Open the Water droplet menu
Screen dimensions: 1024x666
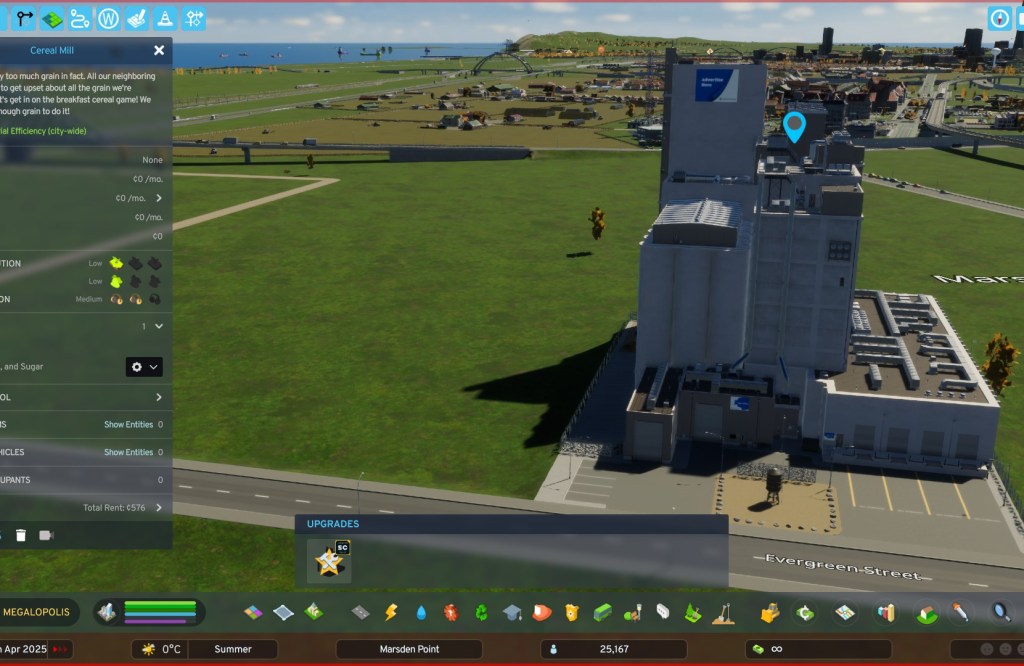(421, 612)
